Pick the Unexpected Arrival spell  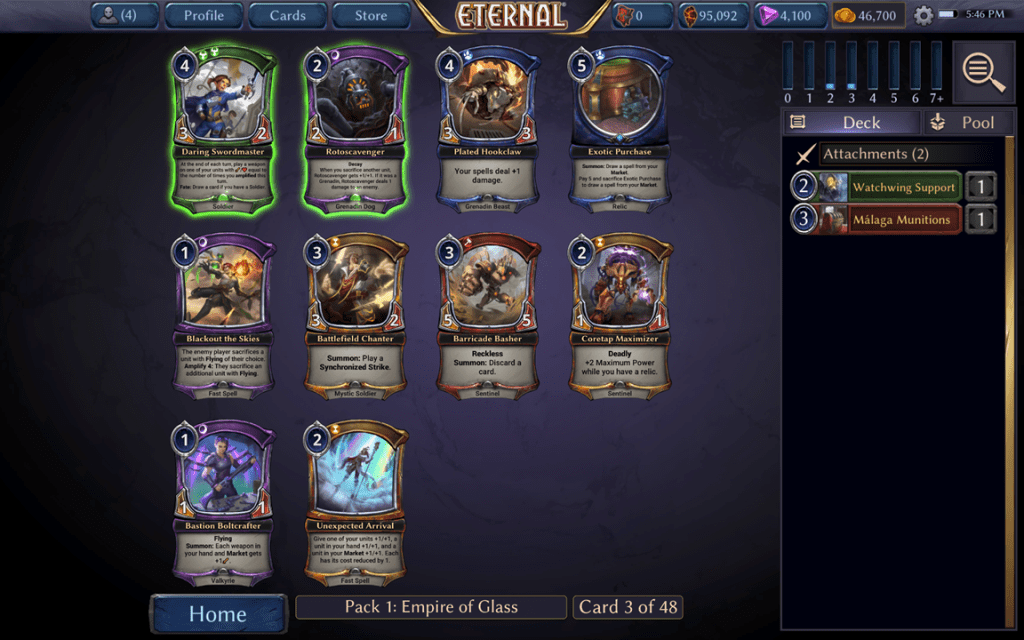point(357,501)
